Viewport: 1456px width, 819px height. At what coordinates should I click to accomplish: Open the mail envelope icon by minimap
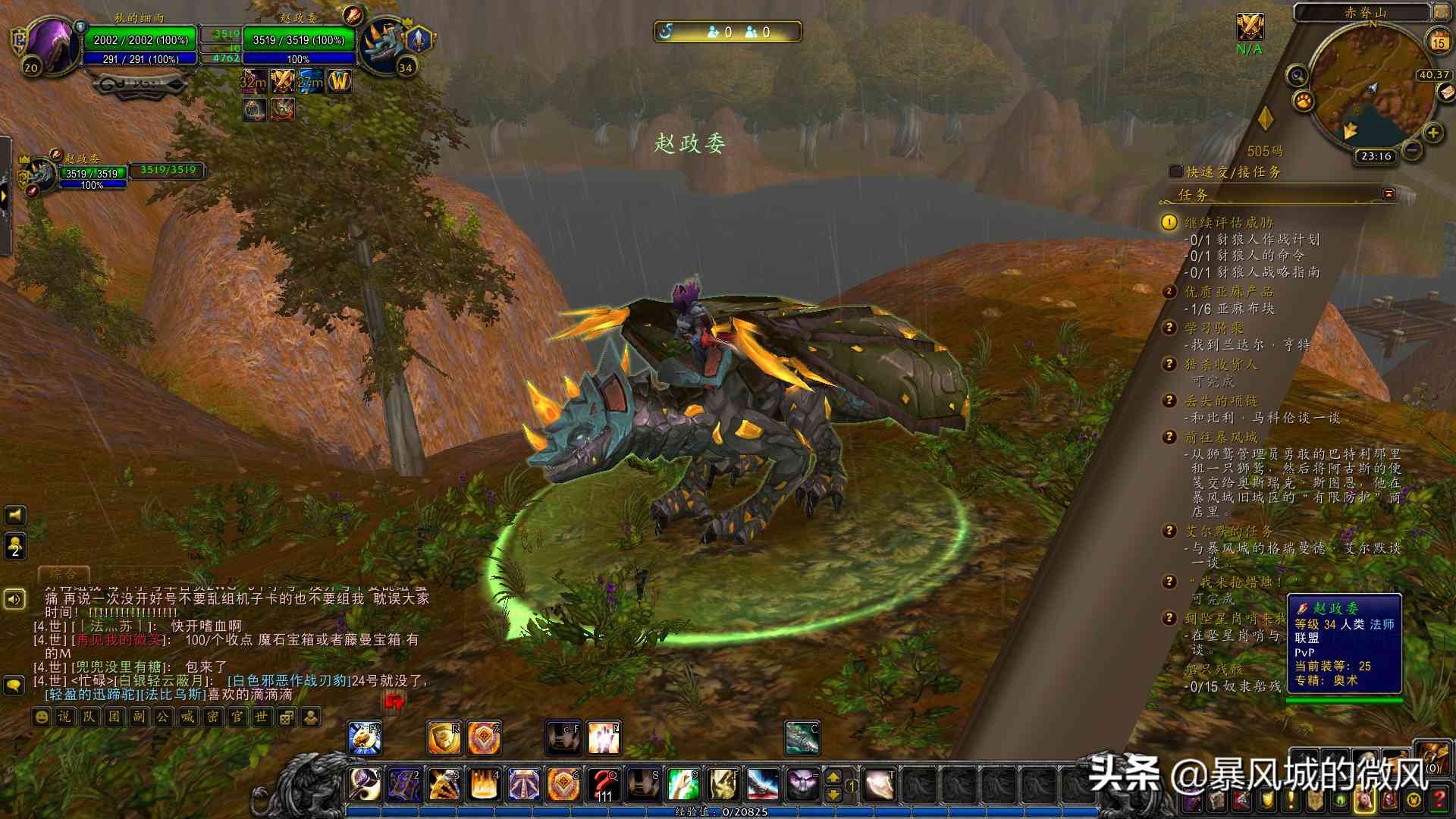click(x=1446, y=92)
